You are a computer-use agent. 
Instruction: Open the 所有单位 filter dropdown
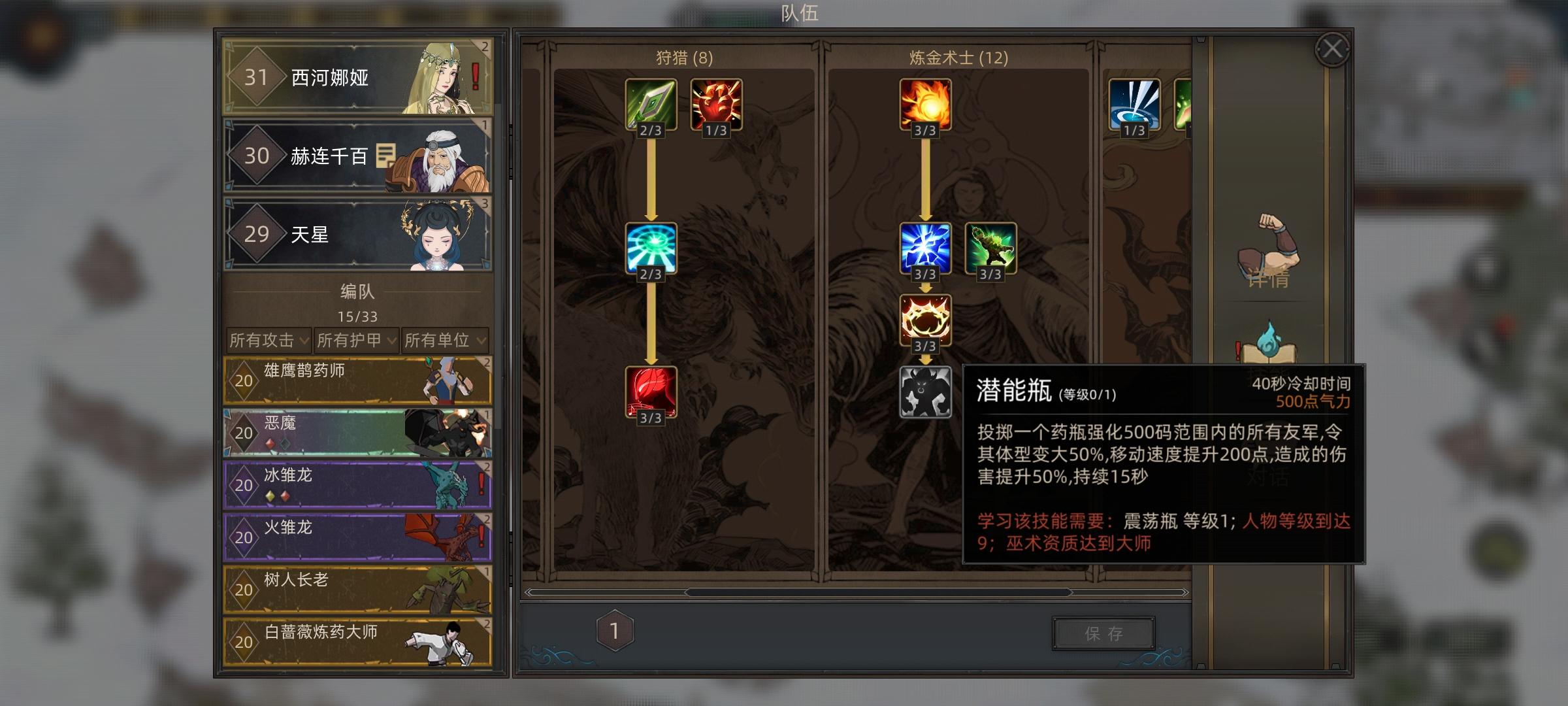click(443, 341)
